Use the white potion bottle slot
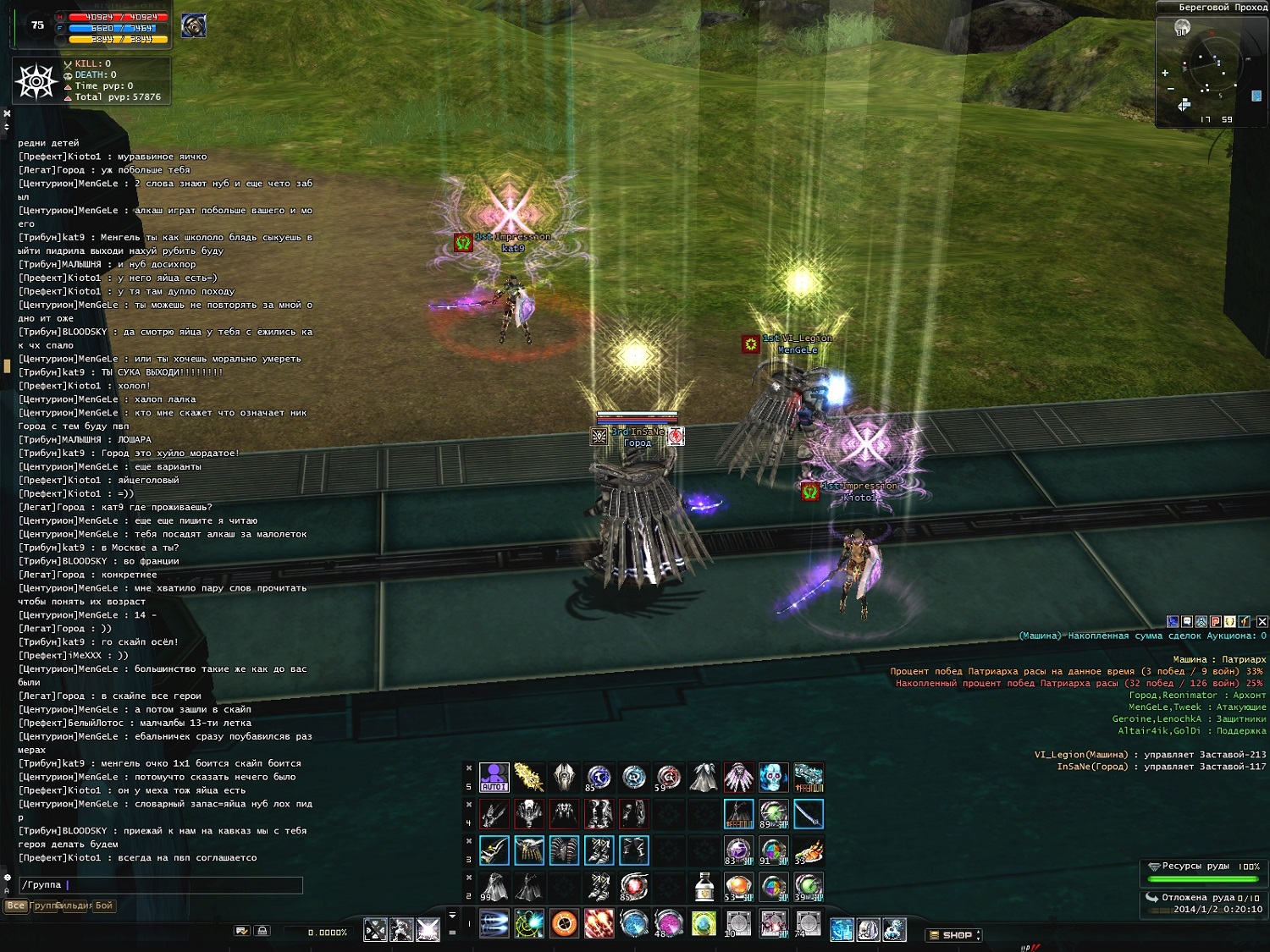This screenshot has width=1270, height=952. pyautogui.click(x=704, y=887)
